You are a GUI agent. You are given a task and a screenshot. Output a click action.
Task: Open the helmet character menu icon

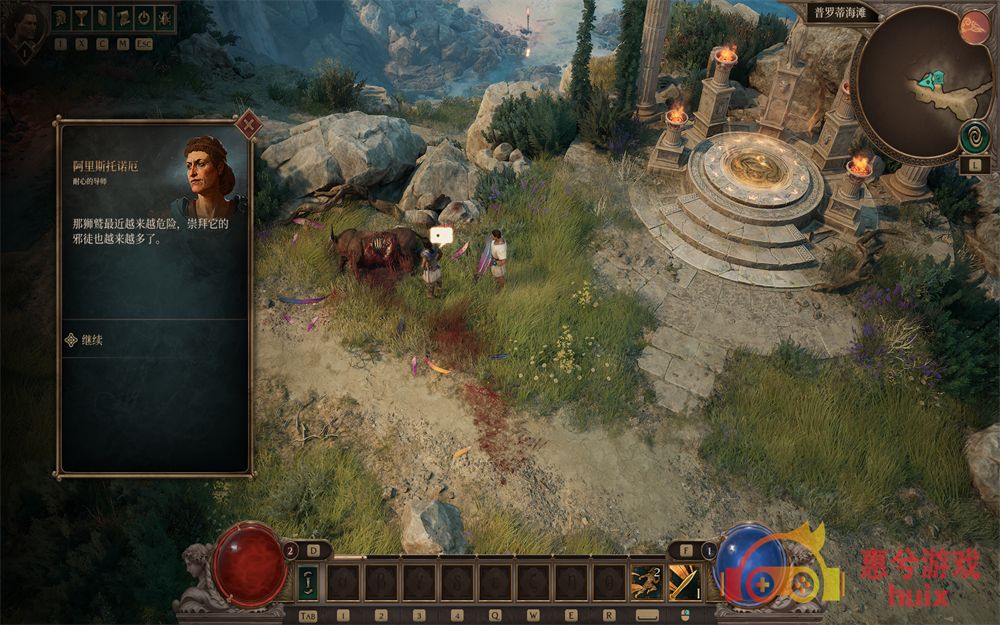(61, 18)
